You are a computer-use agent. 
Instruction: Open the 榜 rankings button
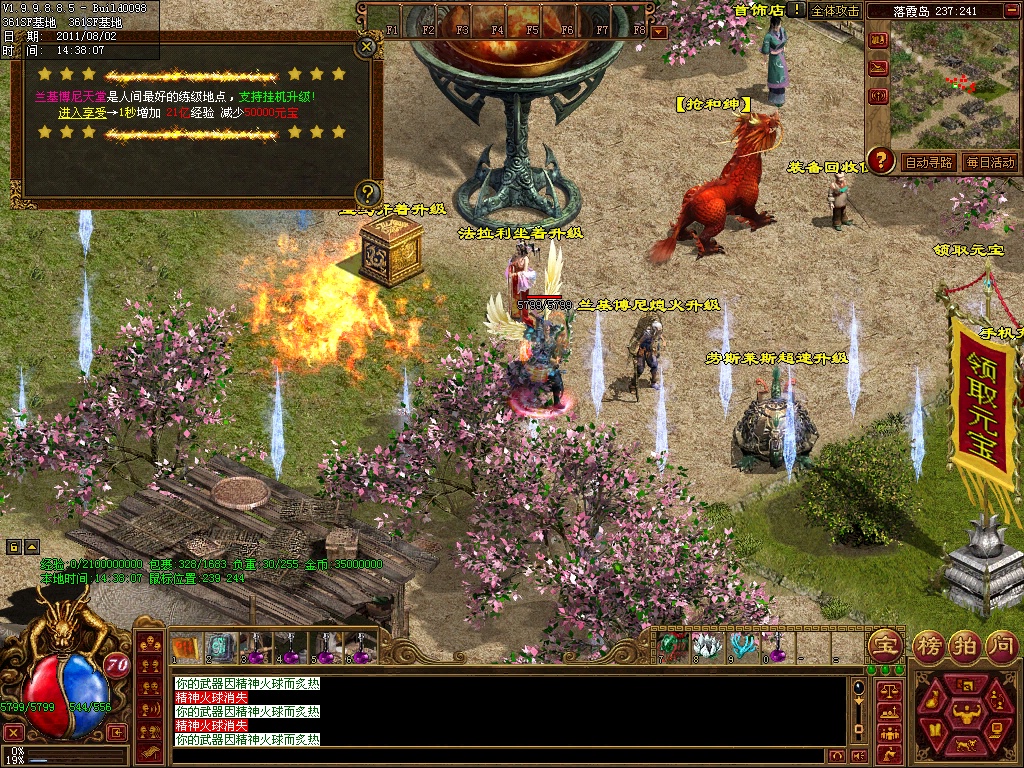929,646
